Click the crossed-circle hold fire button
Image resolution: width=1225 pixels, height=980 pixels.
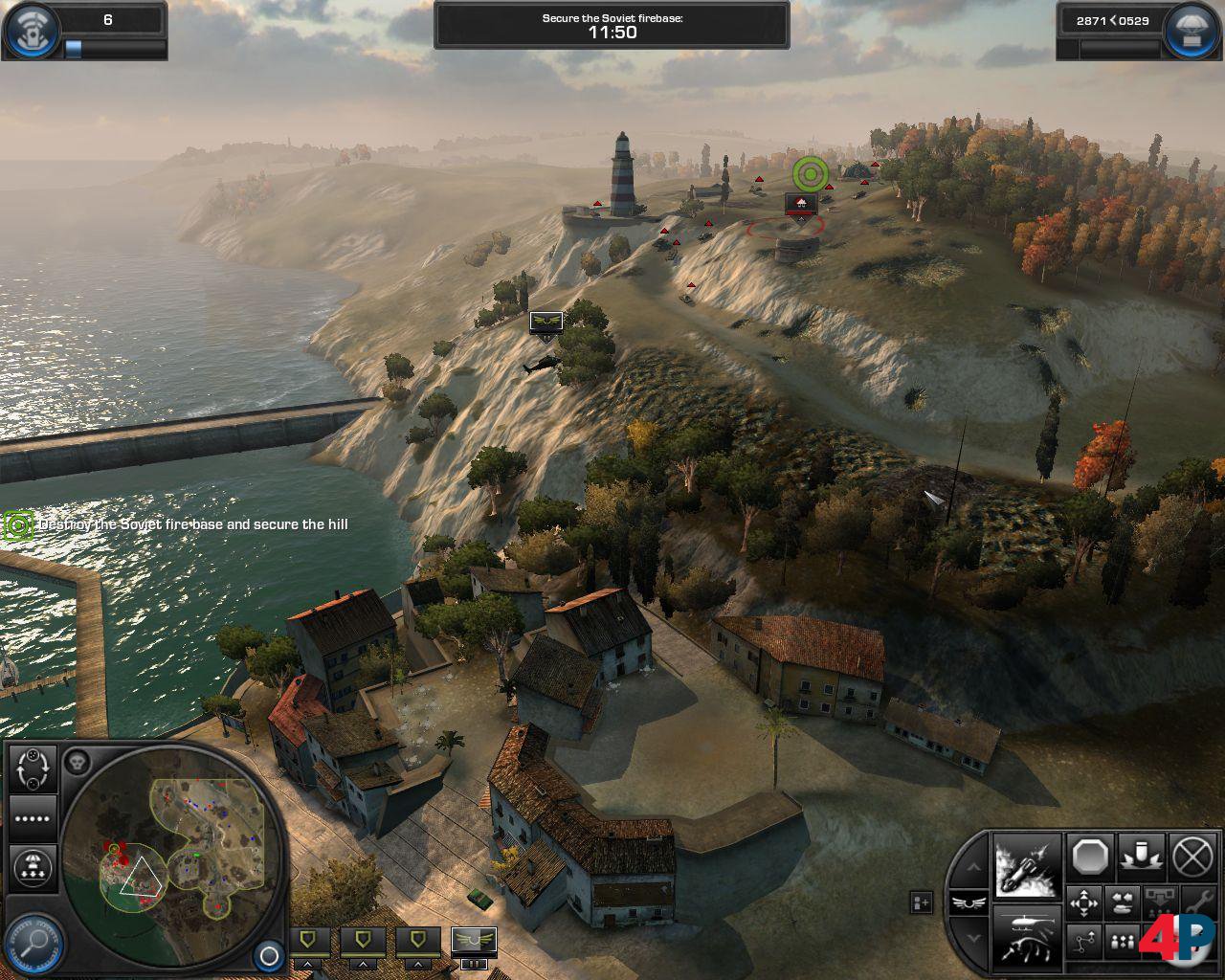tap(1192, 856)
